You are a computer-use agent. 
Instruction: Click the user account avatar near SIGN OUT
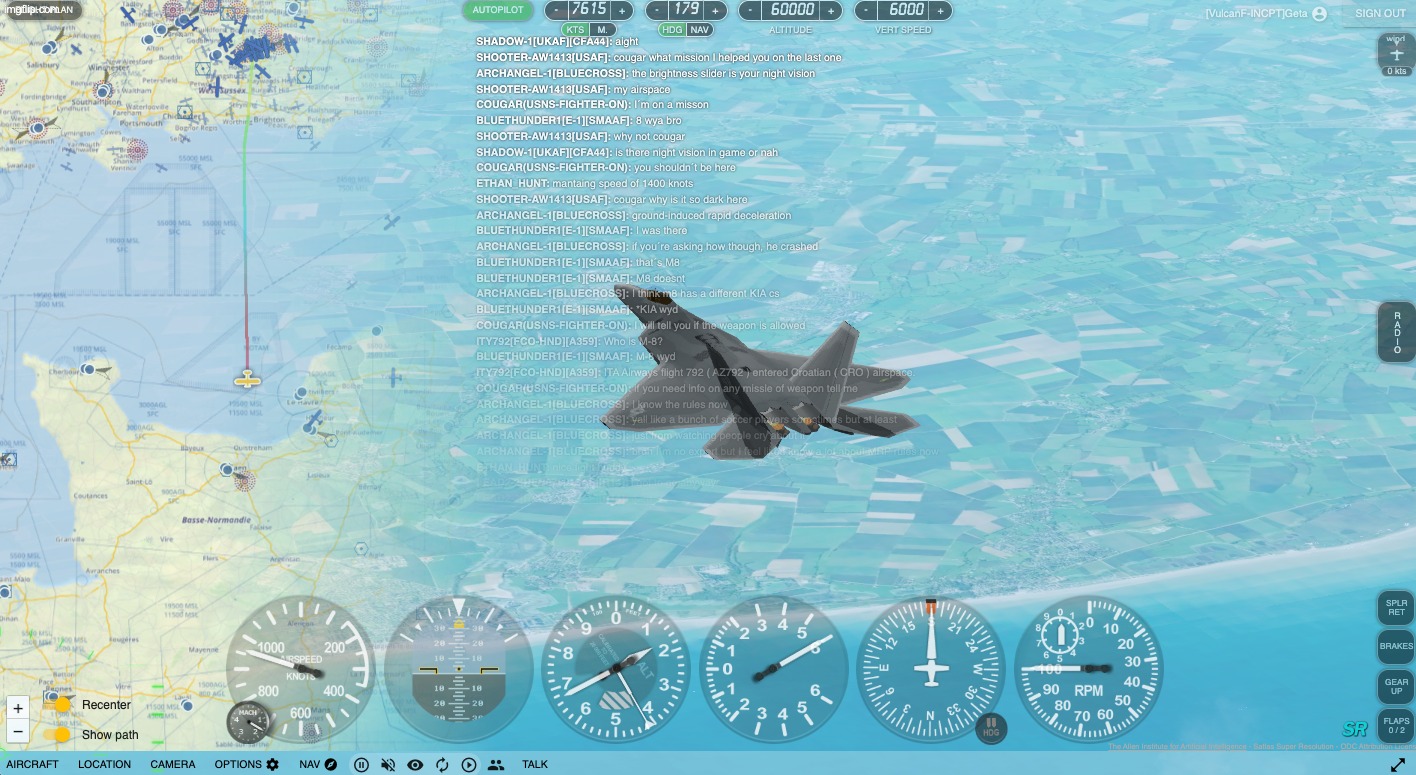point(1319,13)
